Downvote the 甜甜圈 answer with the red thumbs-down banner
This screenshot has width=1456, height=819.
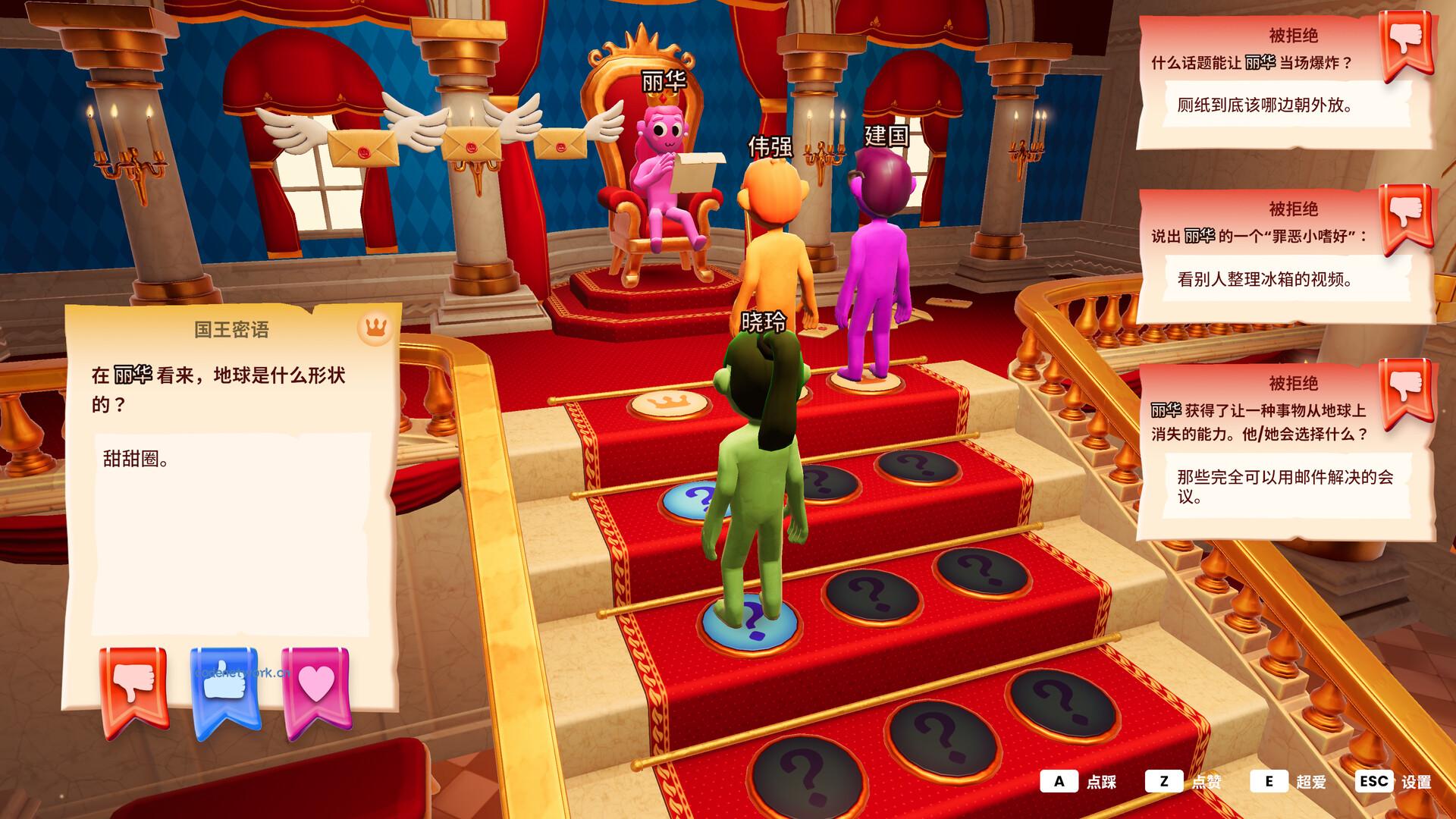[133, 689]
